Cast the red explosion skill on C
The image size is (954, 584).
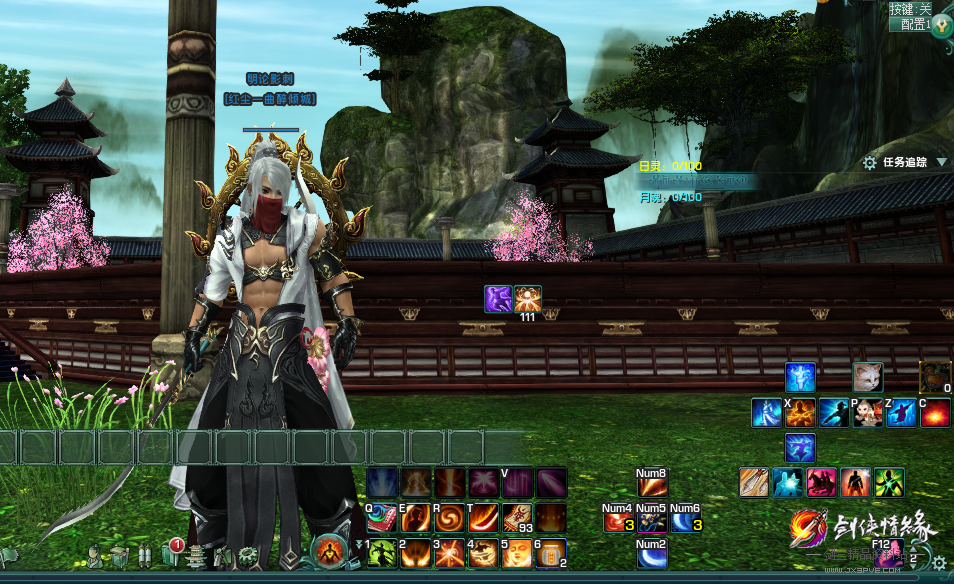point(935,412)
